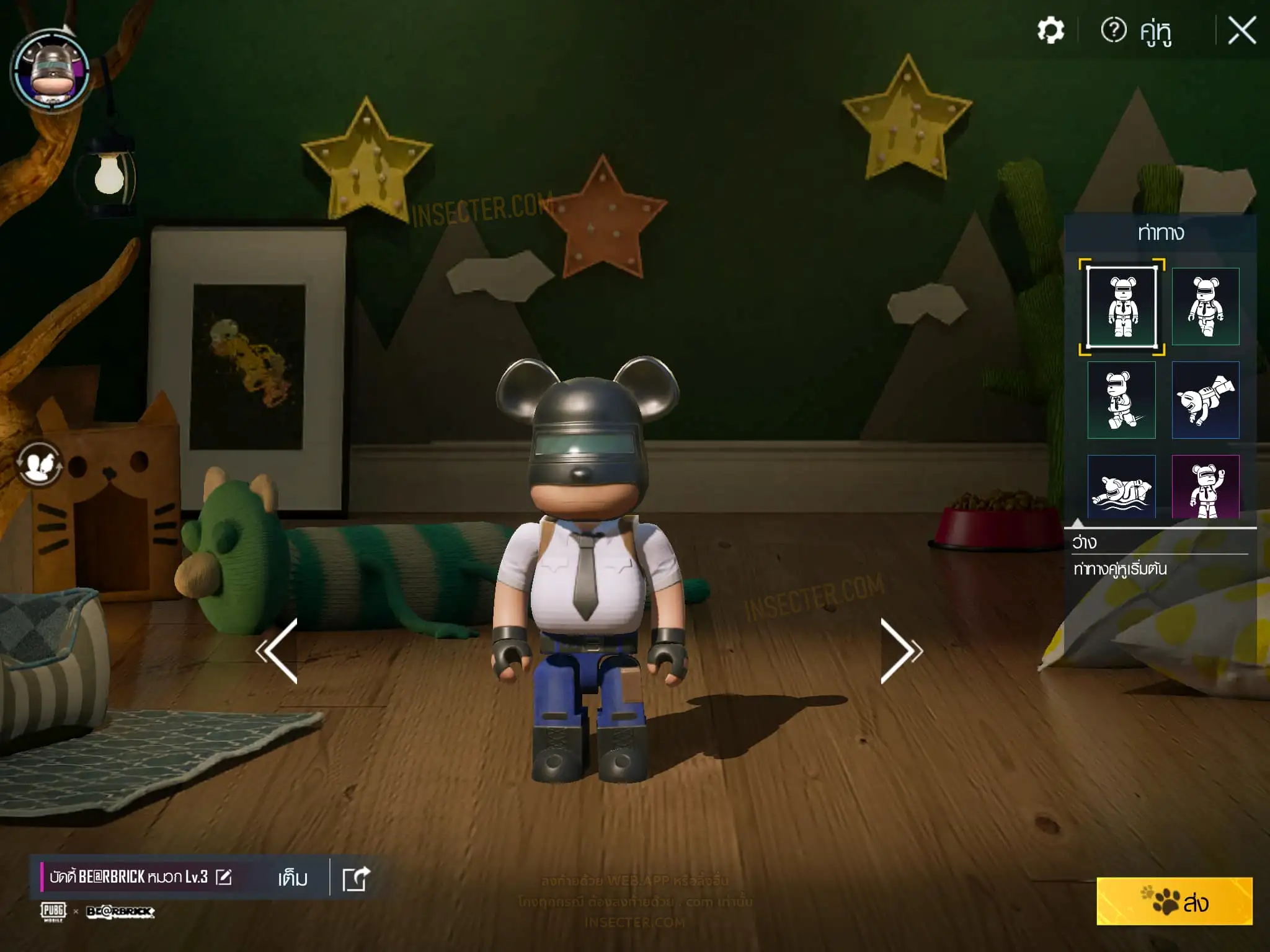The image size is (1270, 952).
Task: Click the question mark help icon
Action: tap(1113, 30)
